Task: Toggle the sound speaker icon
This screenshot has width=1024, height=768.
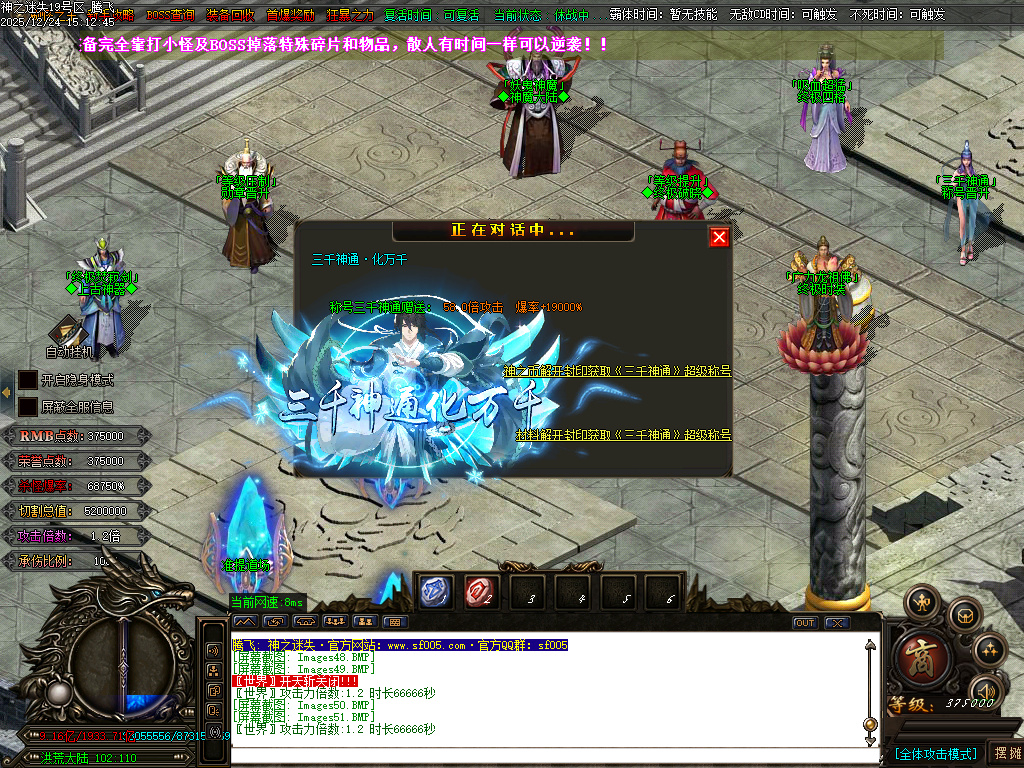Action: (987, 691)
